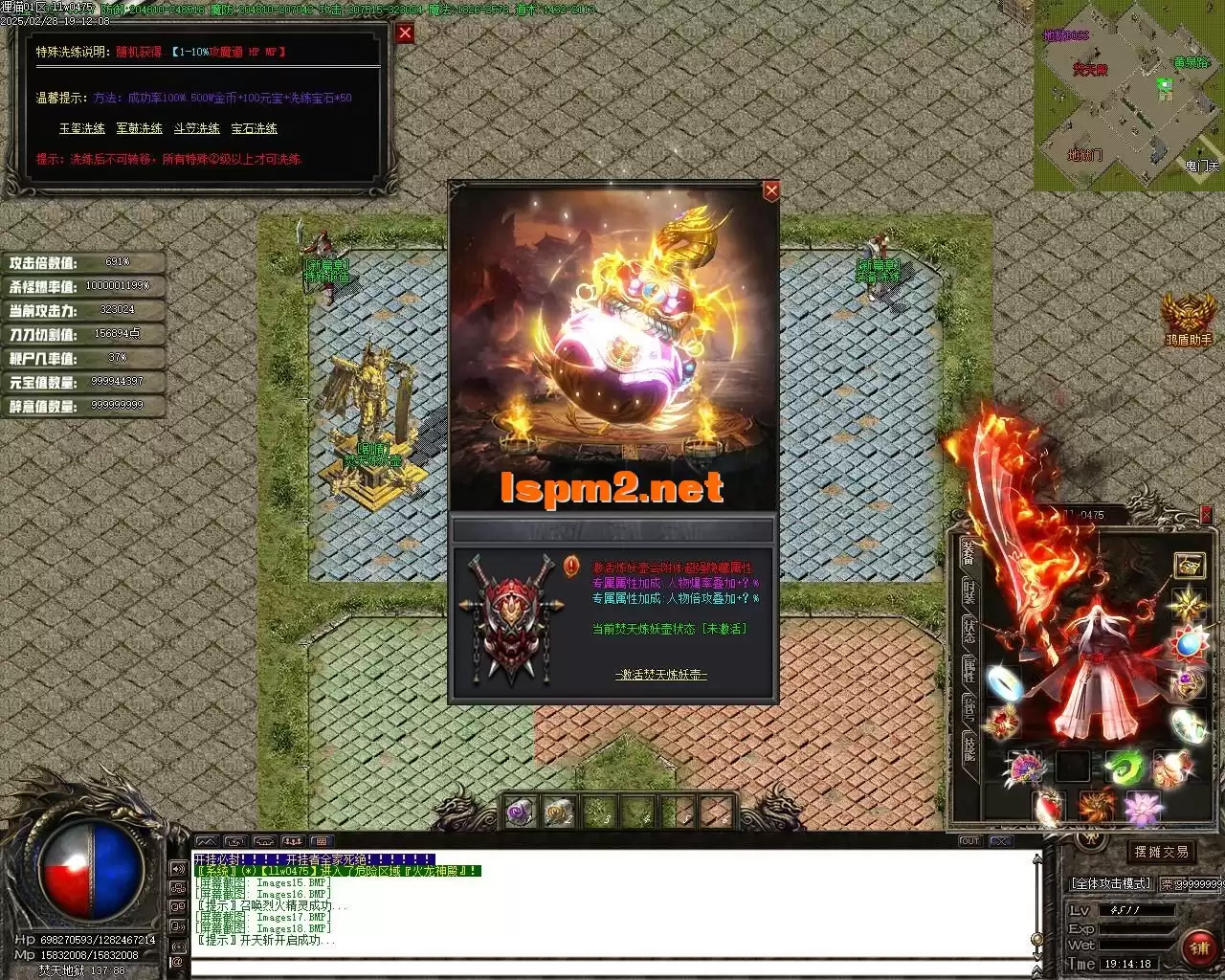Close the demon-refining pot dialog
1225x980 pixels.
point(770,190)
